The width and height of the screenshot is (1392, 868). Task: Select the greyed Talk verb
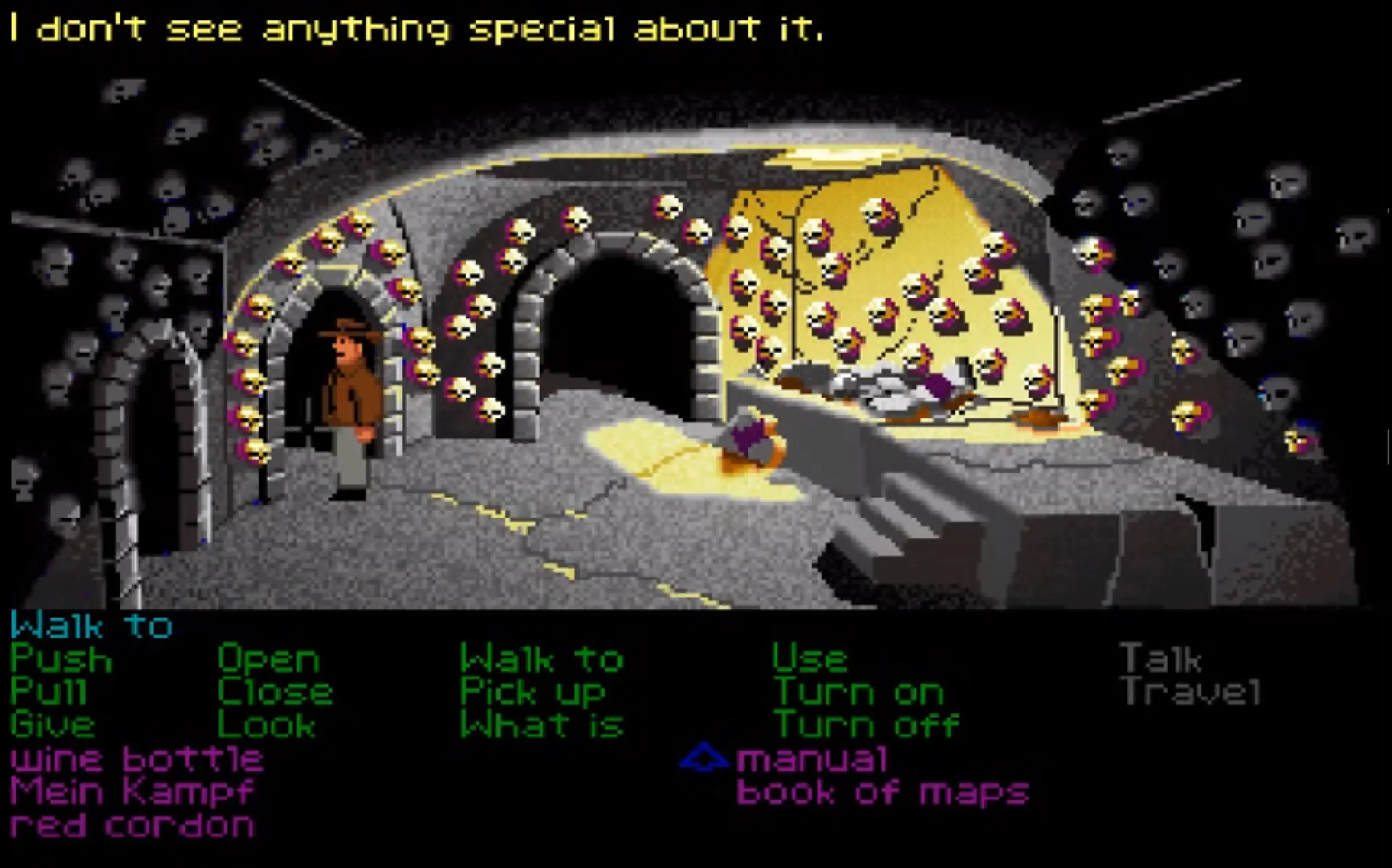click(1160, 660)
